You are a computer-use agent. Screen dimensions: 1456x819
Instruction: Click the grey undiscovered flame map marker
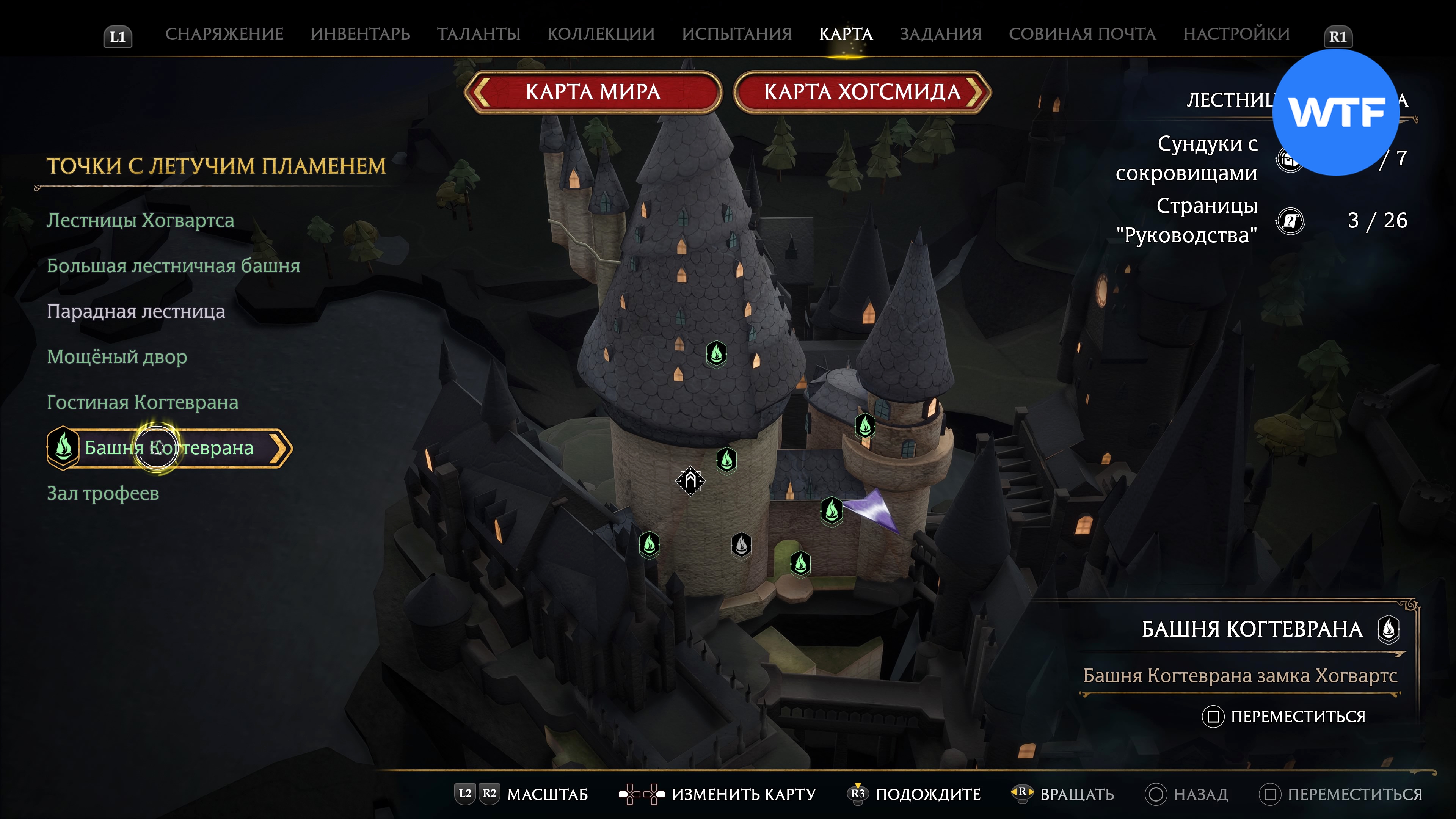(x=741, y=545)
